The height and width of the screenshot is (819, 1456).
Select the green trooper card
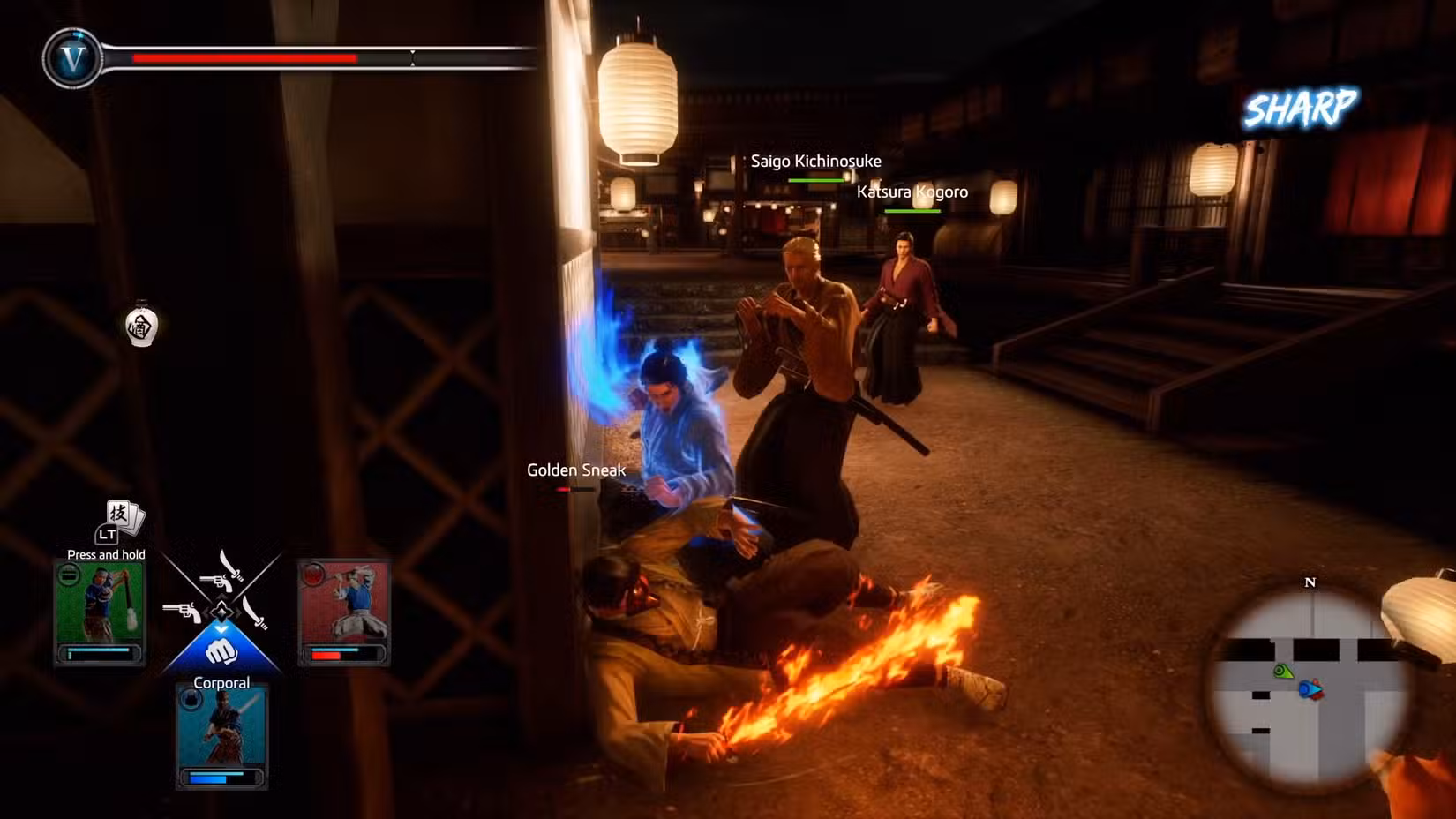pos(100,612)
